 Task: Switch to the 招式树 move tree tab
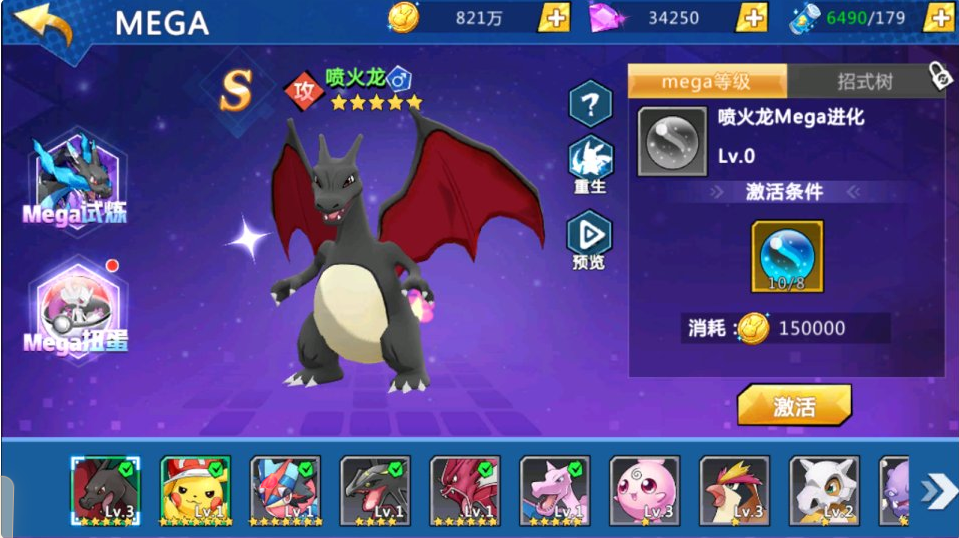[x=864, y=82]
